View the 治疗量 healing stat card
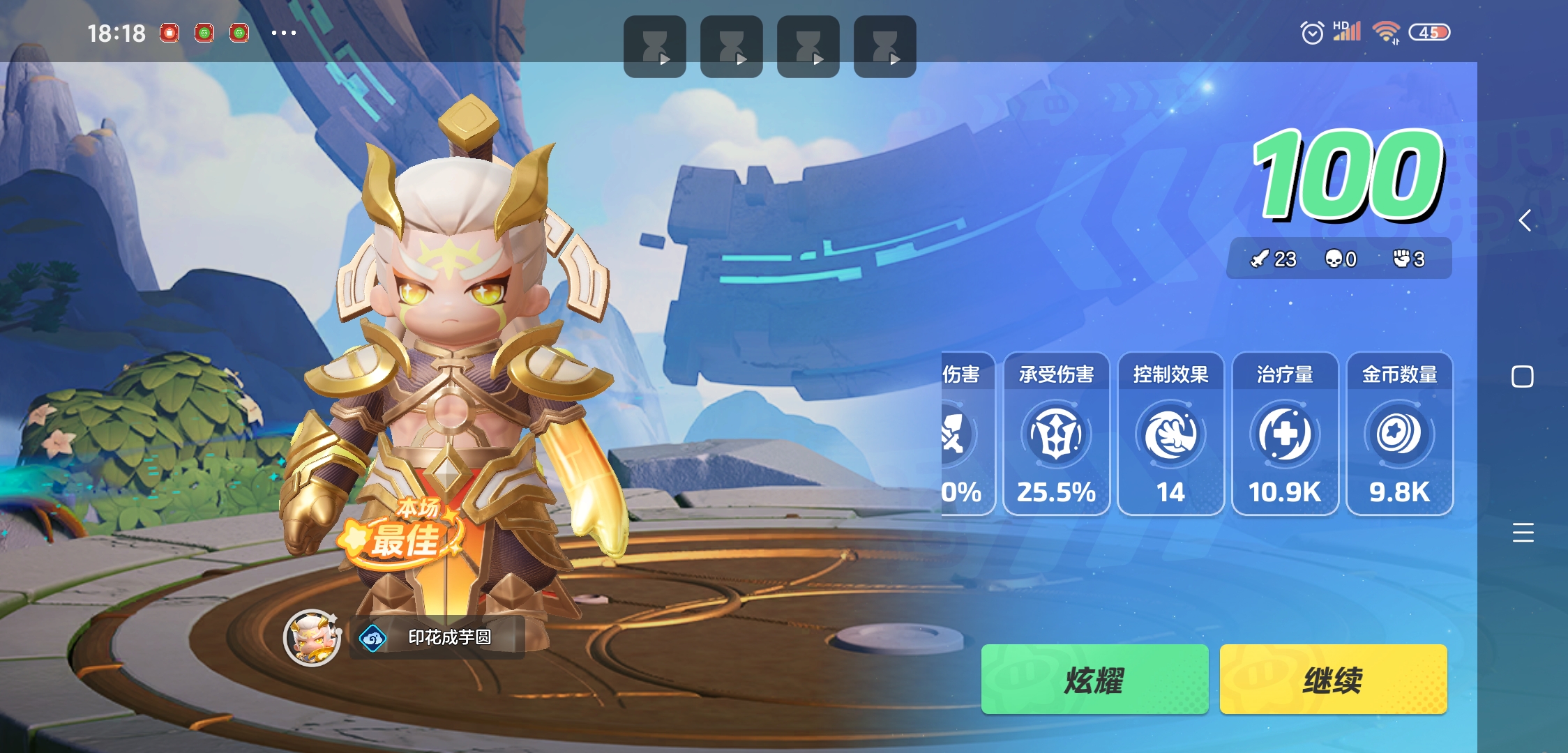 pyautogui.click(x=1285, y=434)
